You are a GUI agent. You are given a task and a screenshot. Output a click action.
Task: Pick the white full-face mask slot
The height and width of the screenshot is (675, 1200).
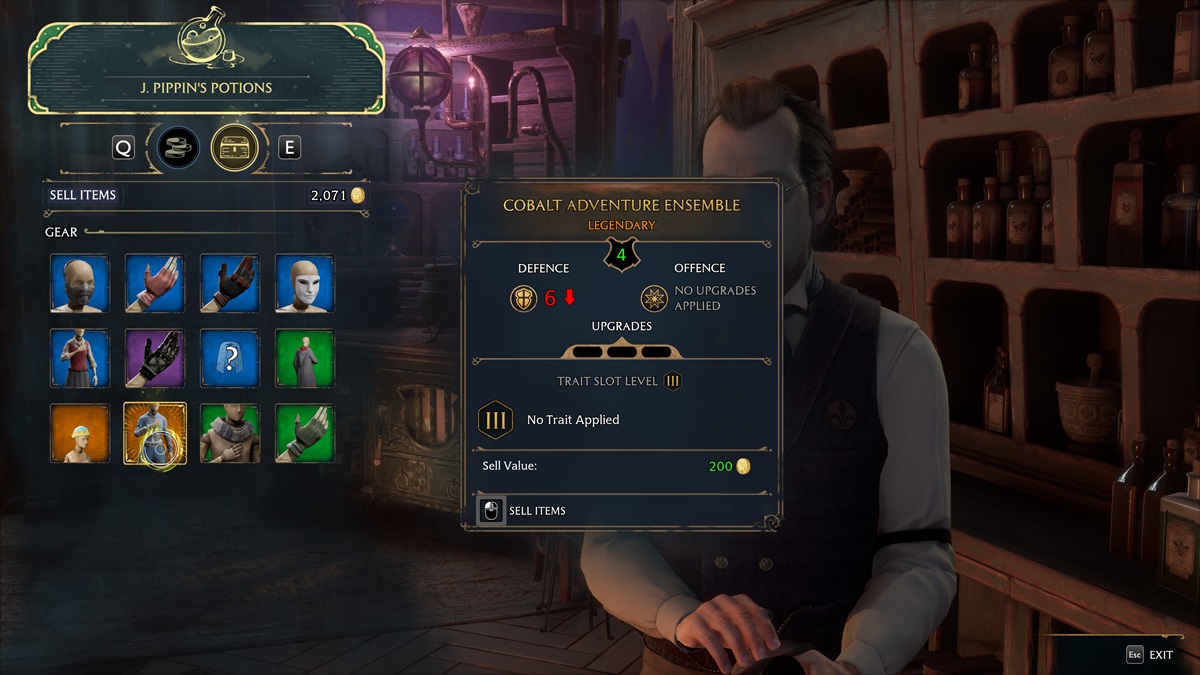click(x=305, y=283)
